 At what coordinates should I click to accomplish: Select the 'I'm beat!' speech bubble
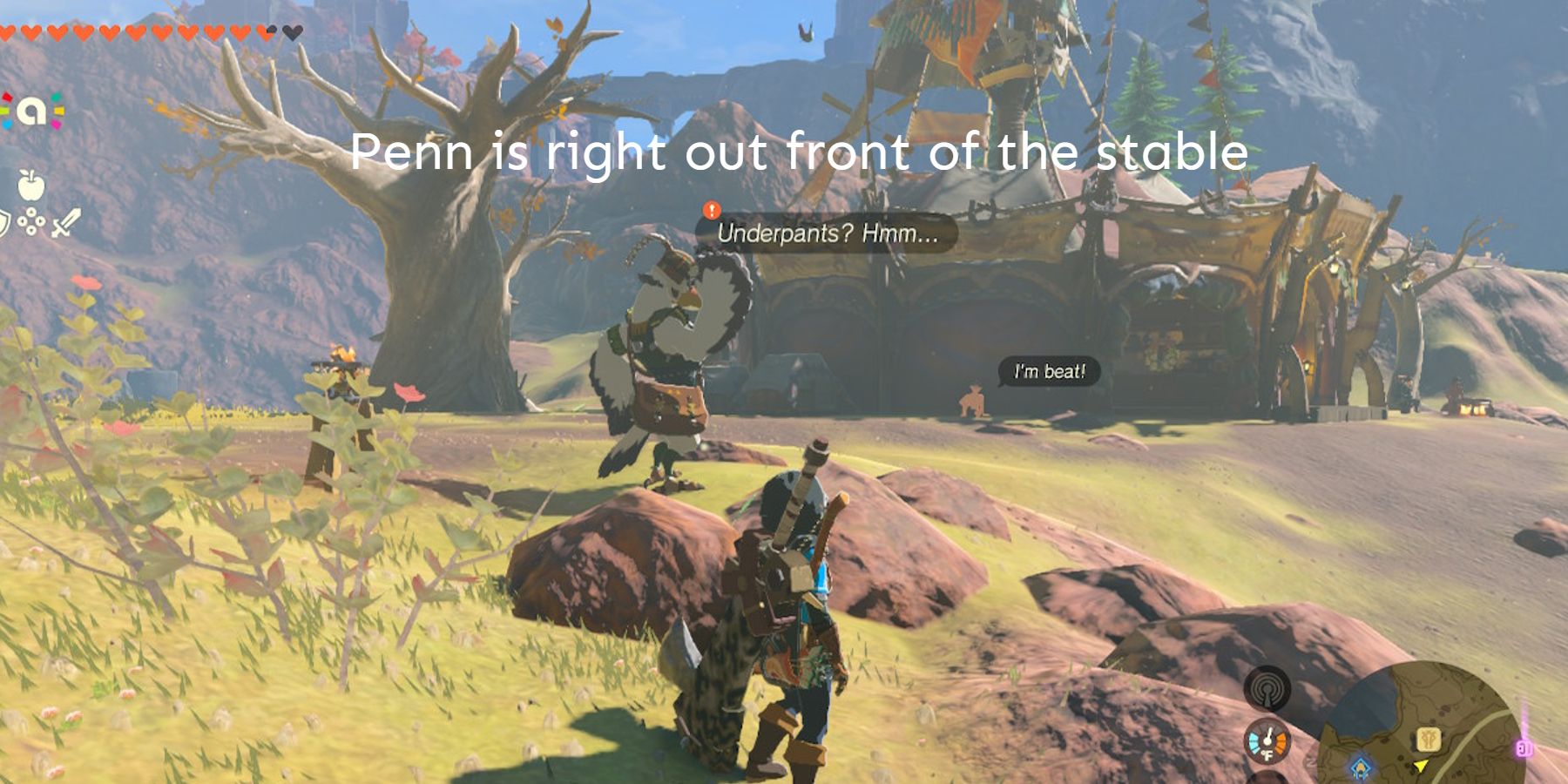tap(1049, 369)
